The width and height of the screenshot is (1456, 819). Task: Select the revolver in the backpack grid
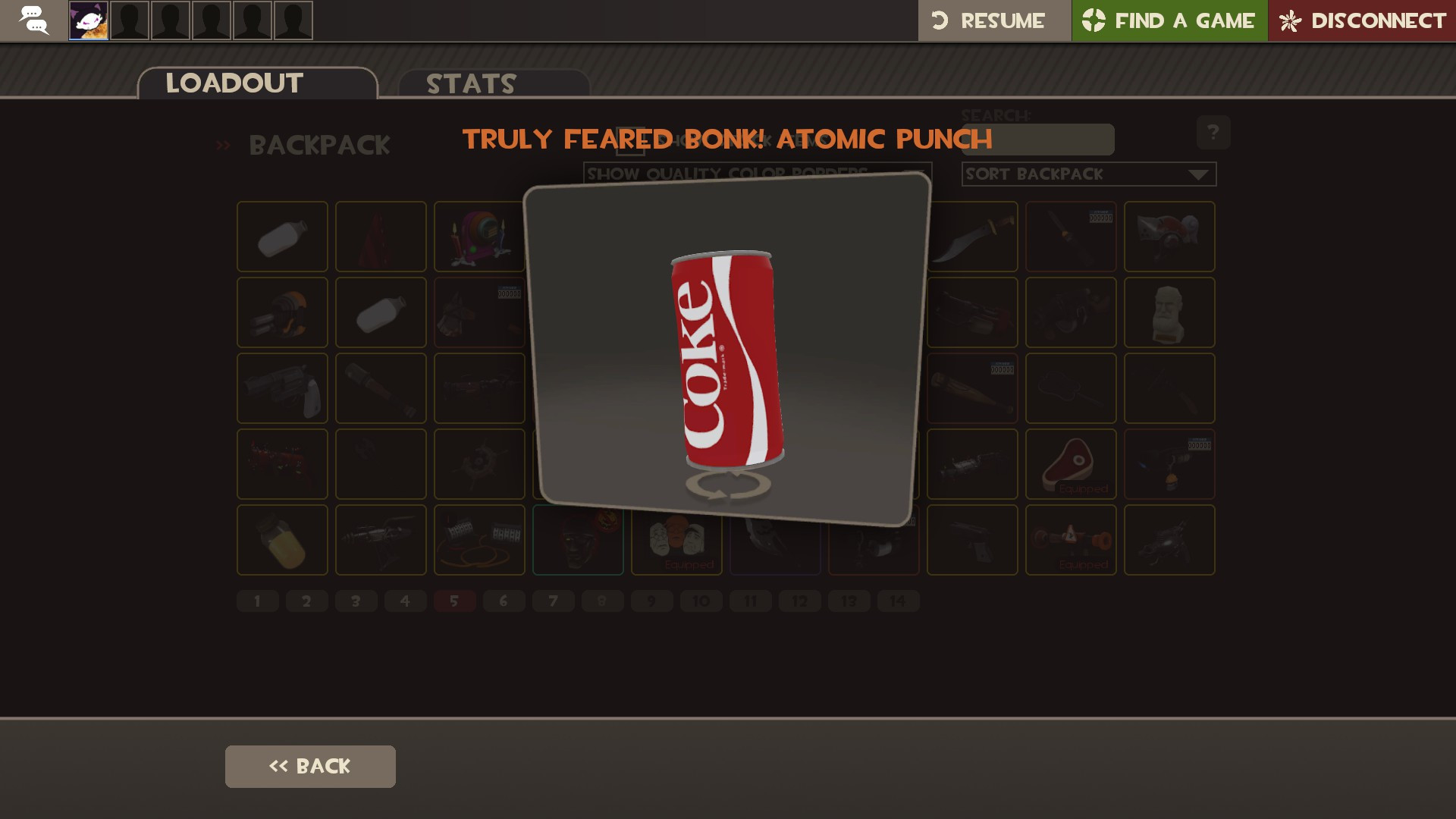coord(281,388)
